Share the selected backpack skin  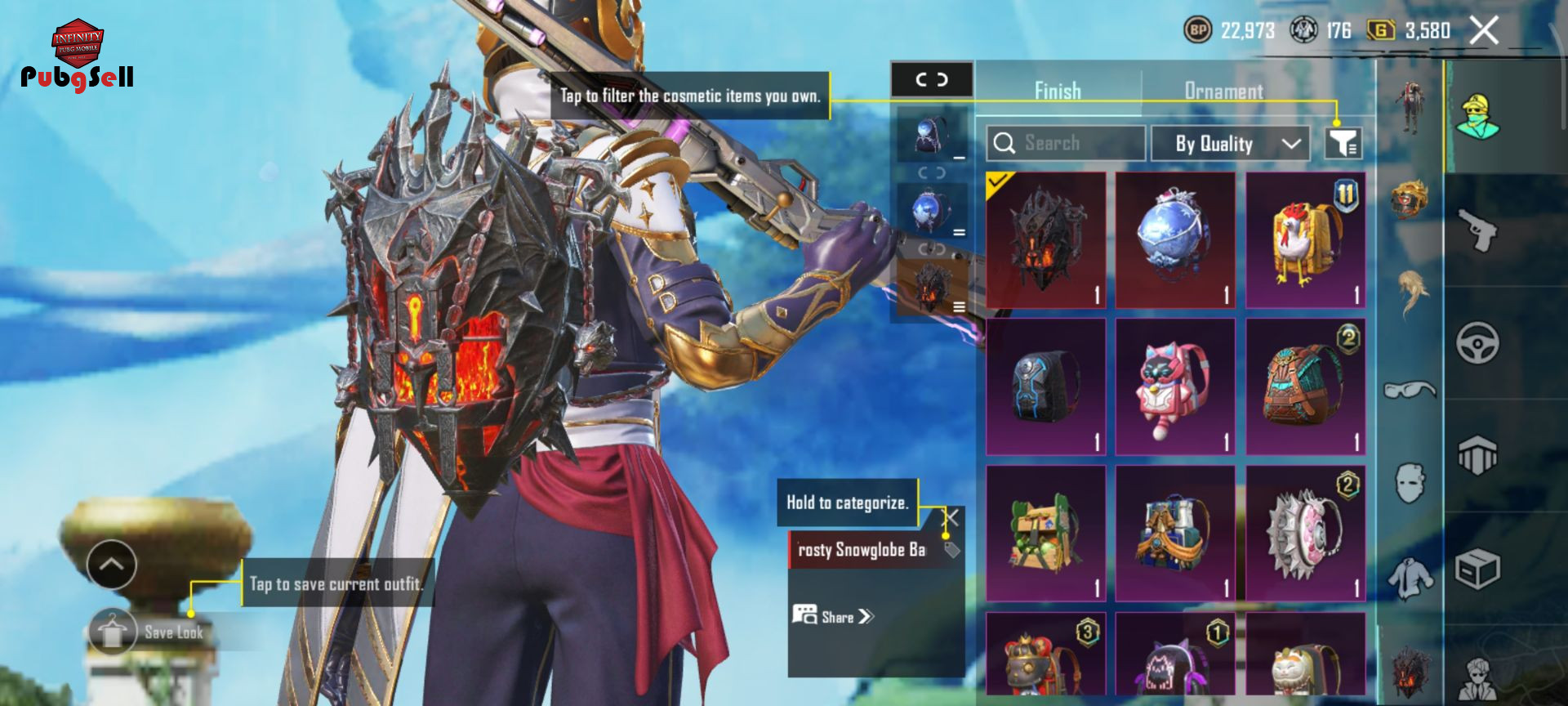point(833,616)
